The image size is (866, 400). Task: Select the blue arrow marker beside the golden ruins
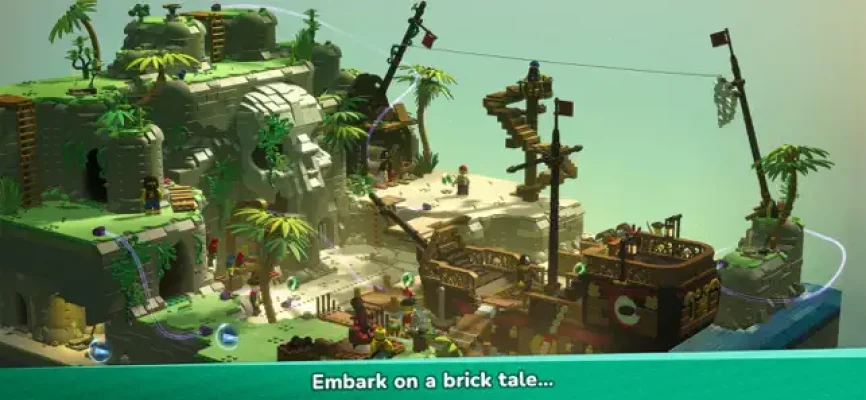tap(99, 350)
